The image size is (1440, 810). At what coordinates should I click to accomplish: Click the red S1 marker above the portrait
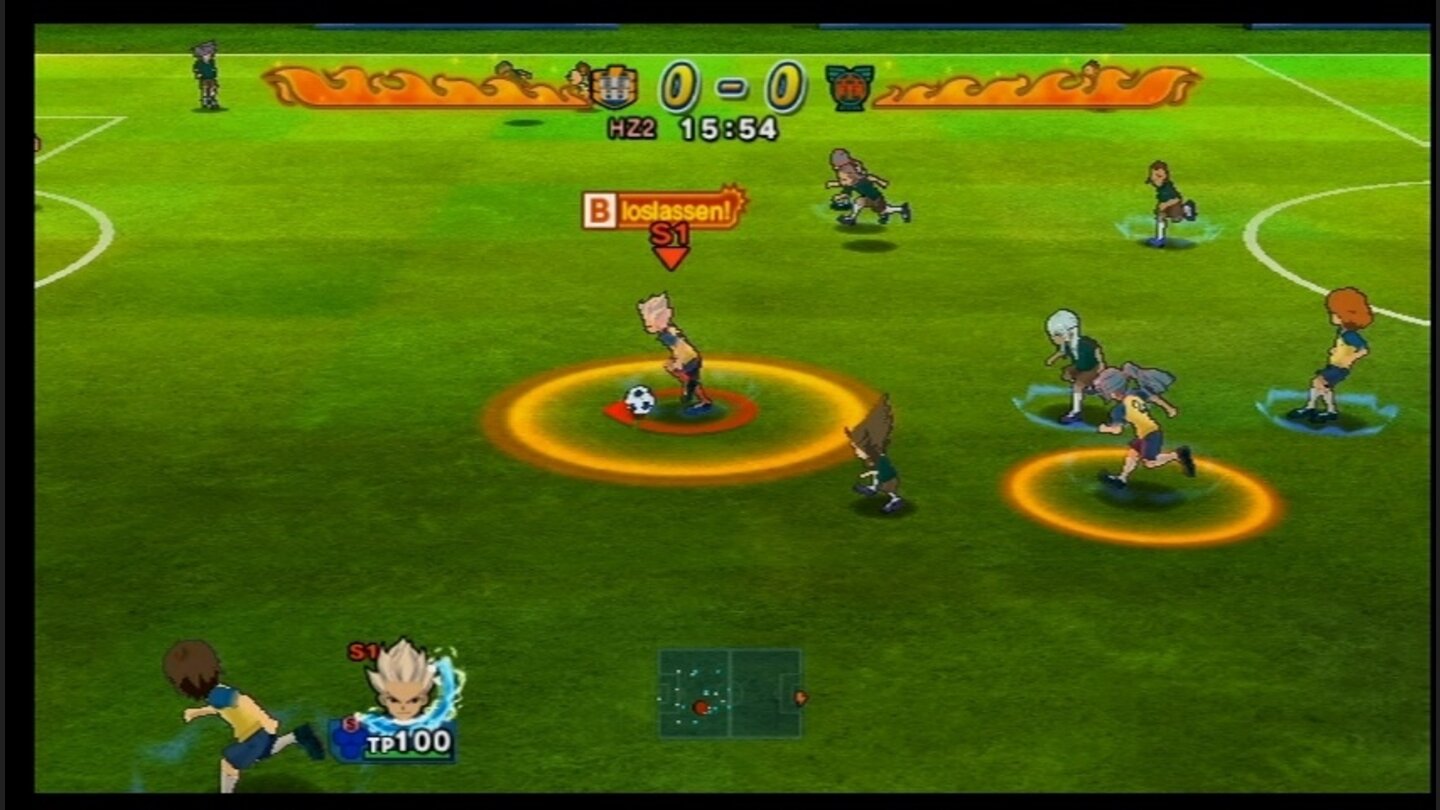coord(363,651)
